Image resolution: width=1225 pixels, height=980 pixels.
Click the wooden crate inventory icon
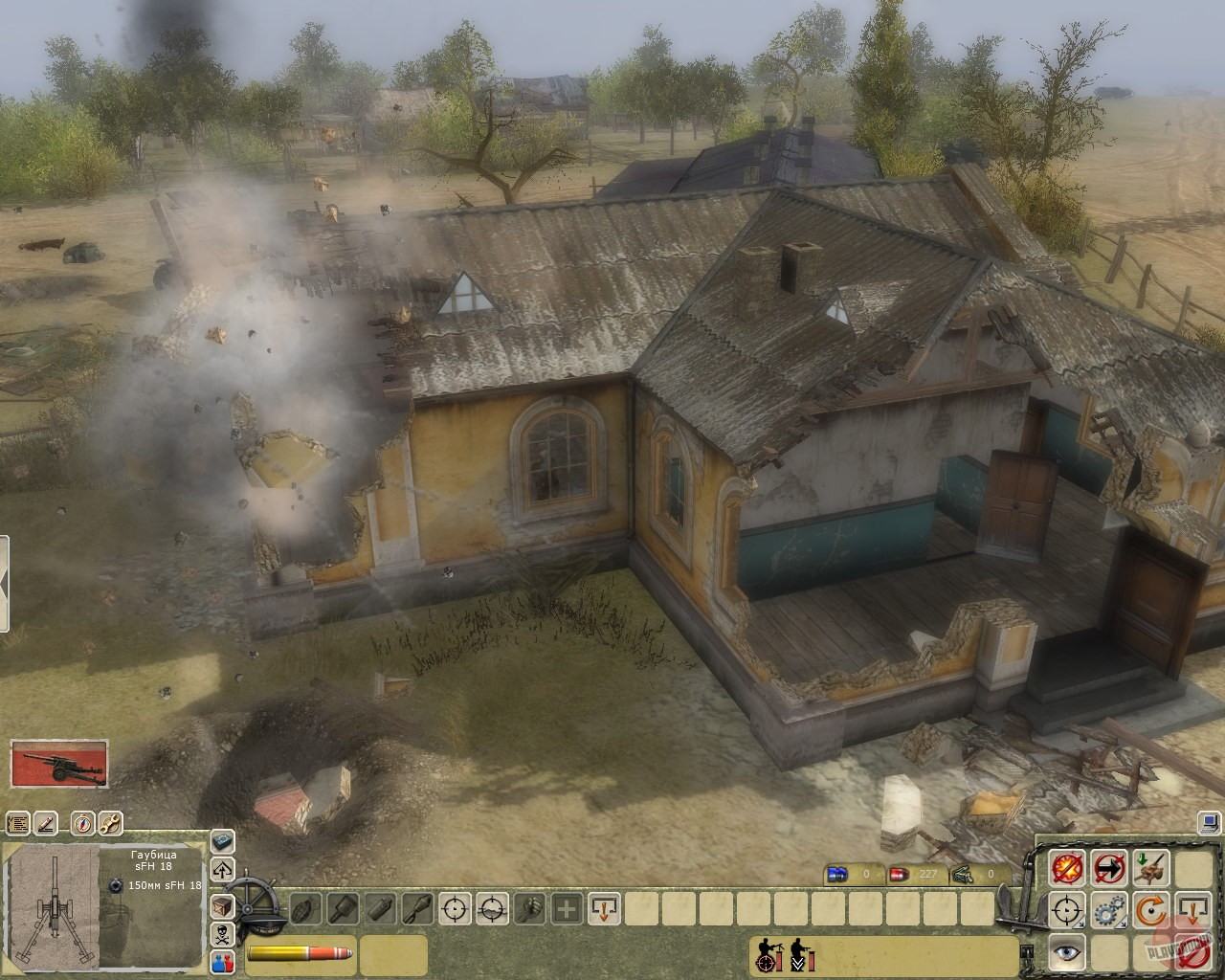point(222,905)
